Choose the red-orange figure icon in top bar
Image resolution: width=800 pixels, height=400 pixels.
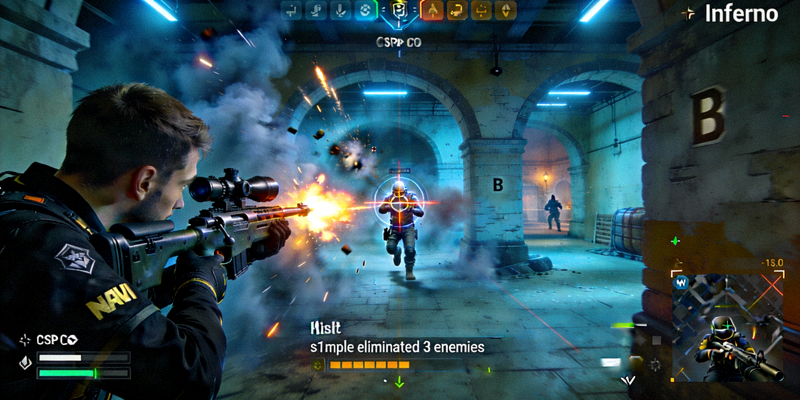(432, 11)
